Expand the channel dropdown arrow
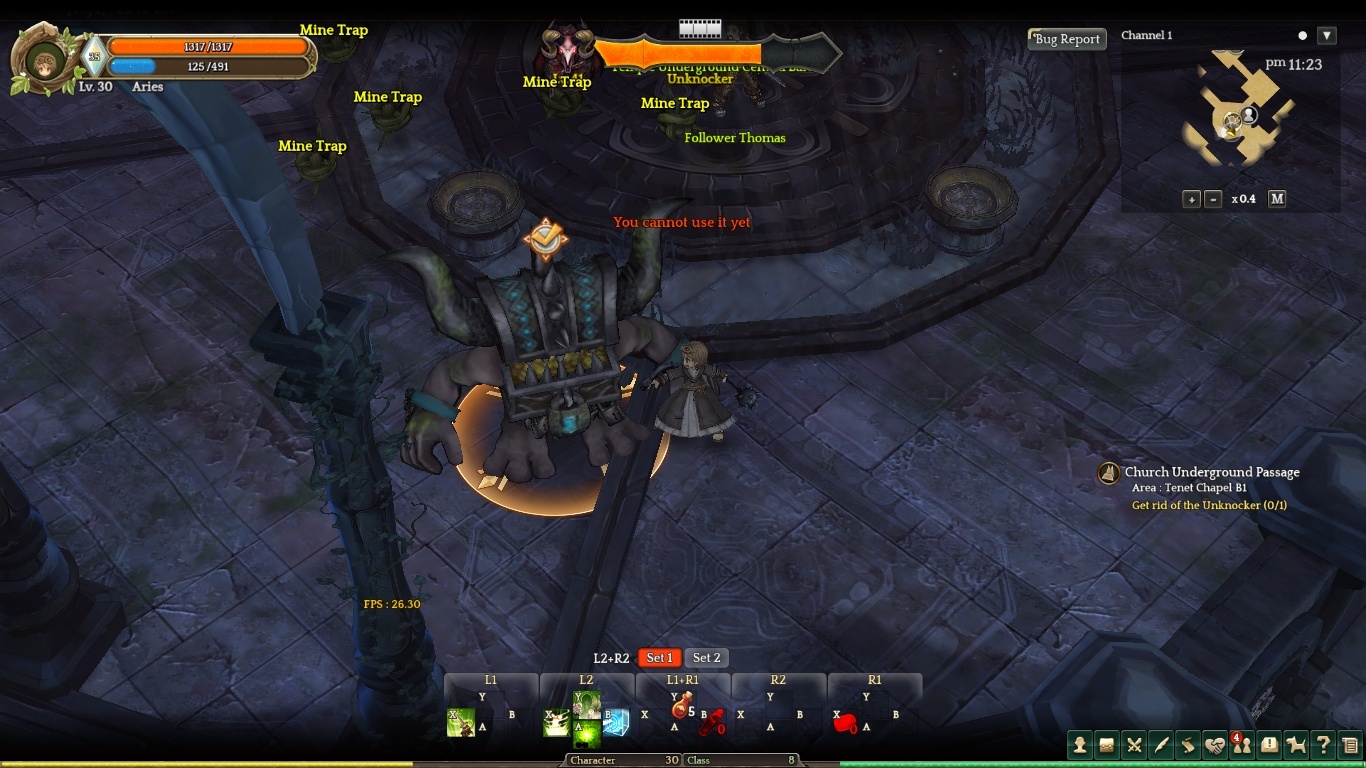The height and width of the screenshot is (768, 1366). point(1327,36)
